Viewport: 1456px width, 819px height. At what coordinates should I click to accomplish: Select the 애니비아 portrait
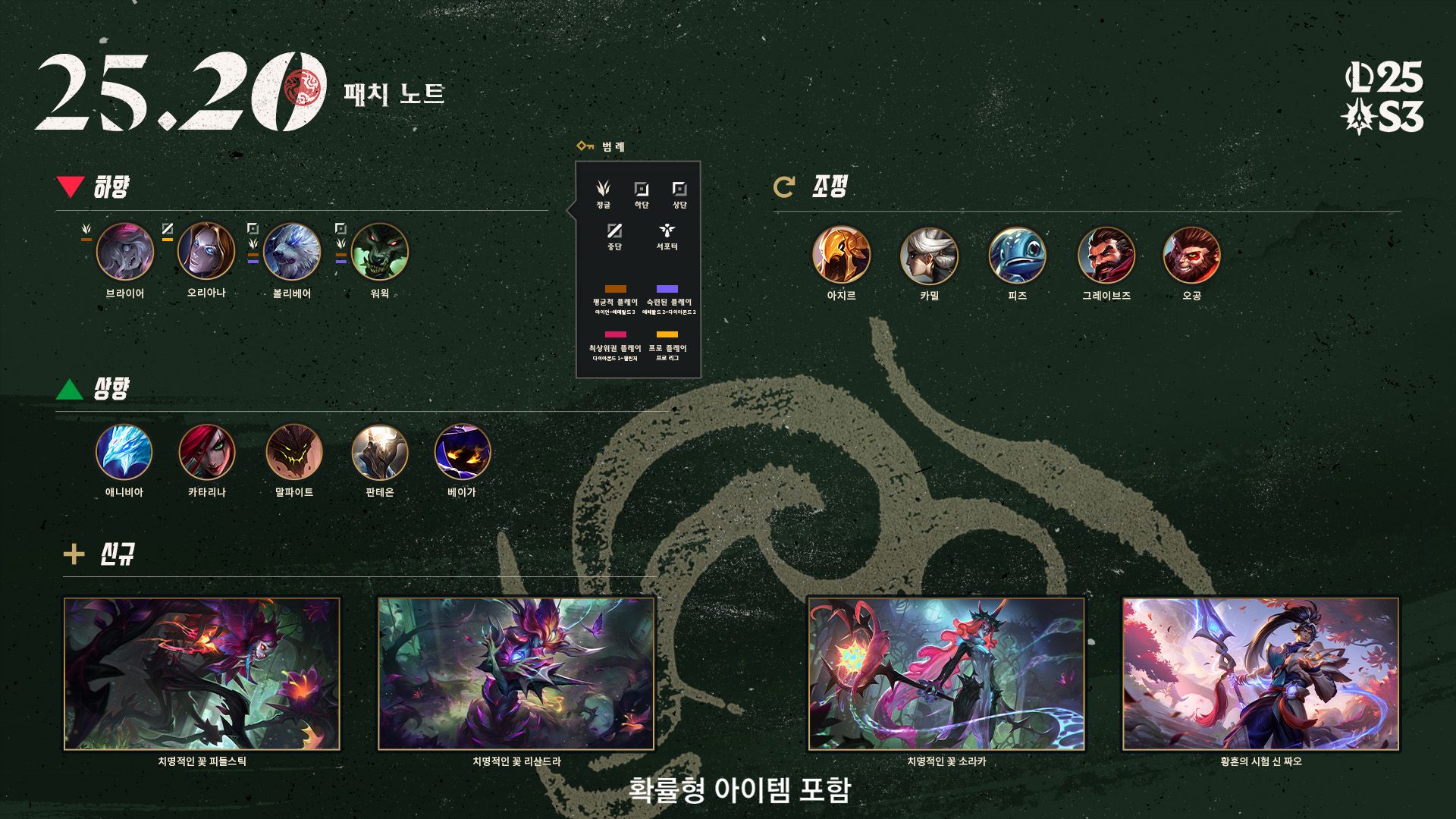(x=124, y=453)
